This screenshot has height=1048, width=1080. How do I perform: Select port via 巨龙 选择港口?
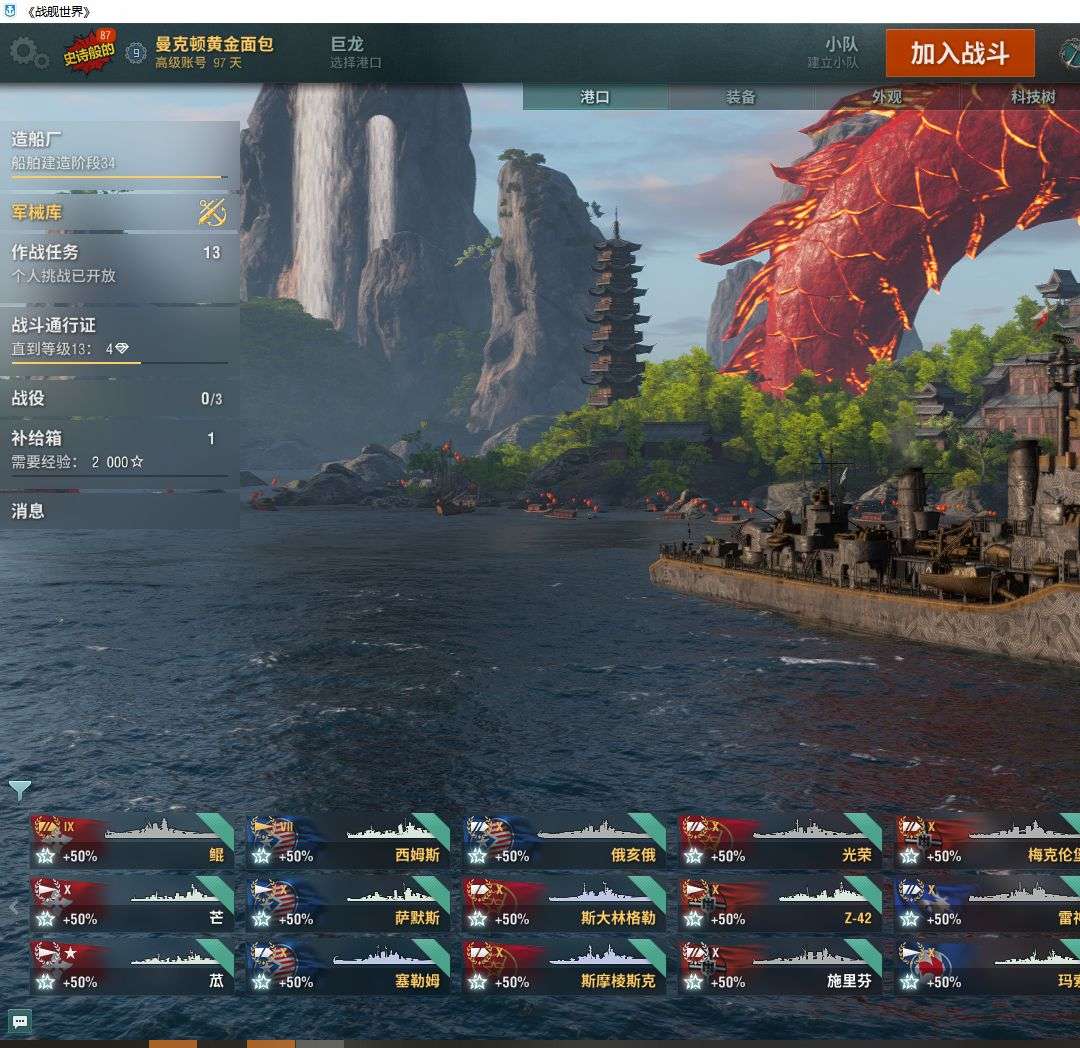click(356, 52)
